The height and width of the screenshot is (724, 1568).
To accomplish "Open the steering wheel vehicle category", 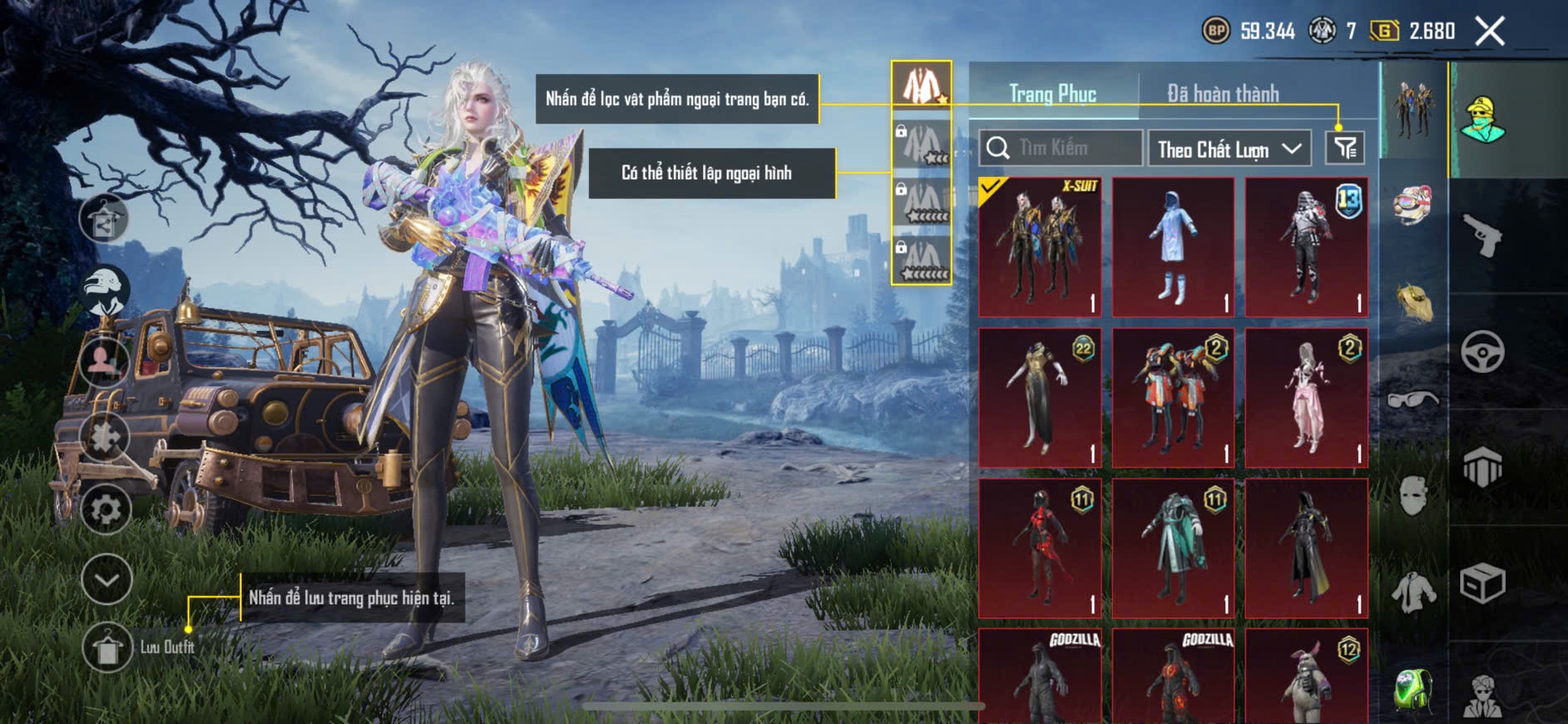I will pos(1482,351).
